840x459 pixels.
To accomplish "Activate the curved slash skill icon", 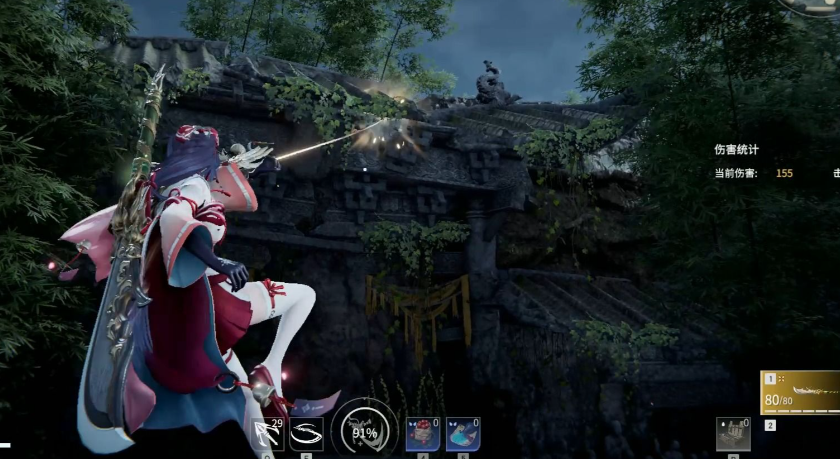I will point(306,434).
